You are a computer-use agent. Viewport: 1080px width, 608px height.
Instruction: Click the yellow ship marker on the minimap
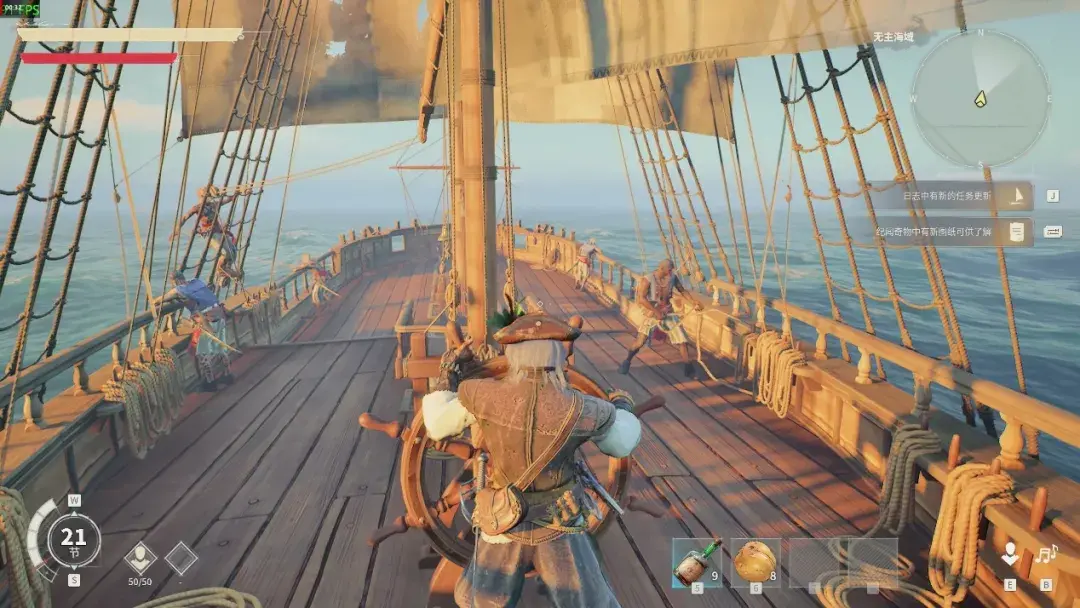(x=981, y=99)
